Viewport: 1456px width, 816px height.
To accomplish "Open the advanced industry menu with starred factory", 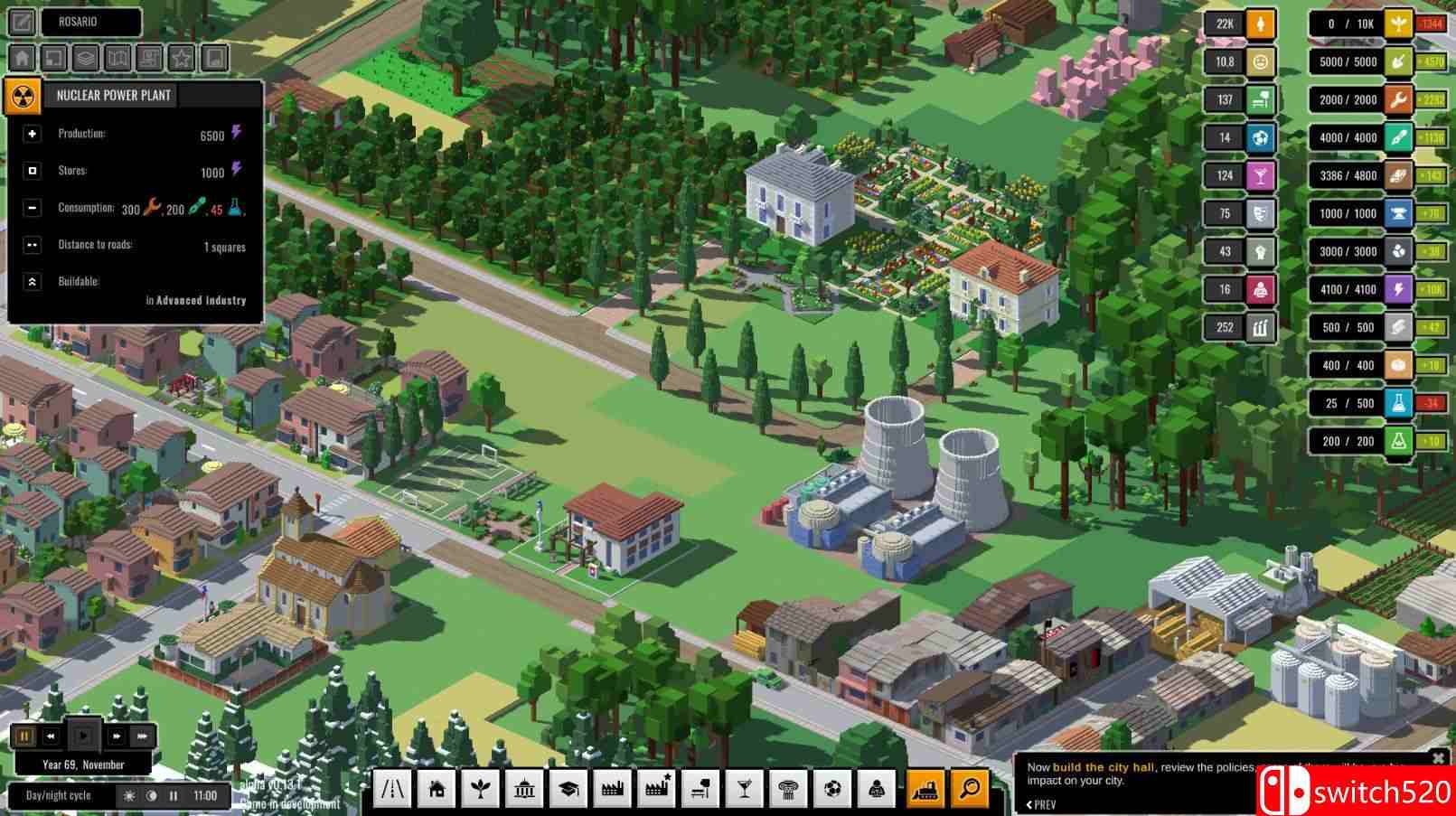I will 656,788.
